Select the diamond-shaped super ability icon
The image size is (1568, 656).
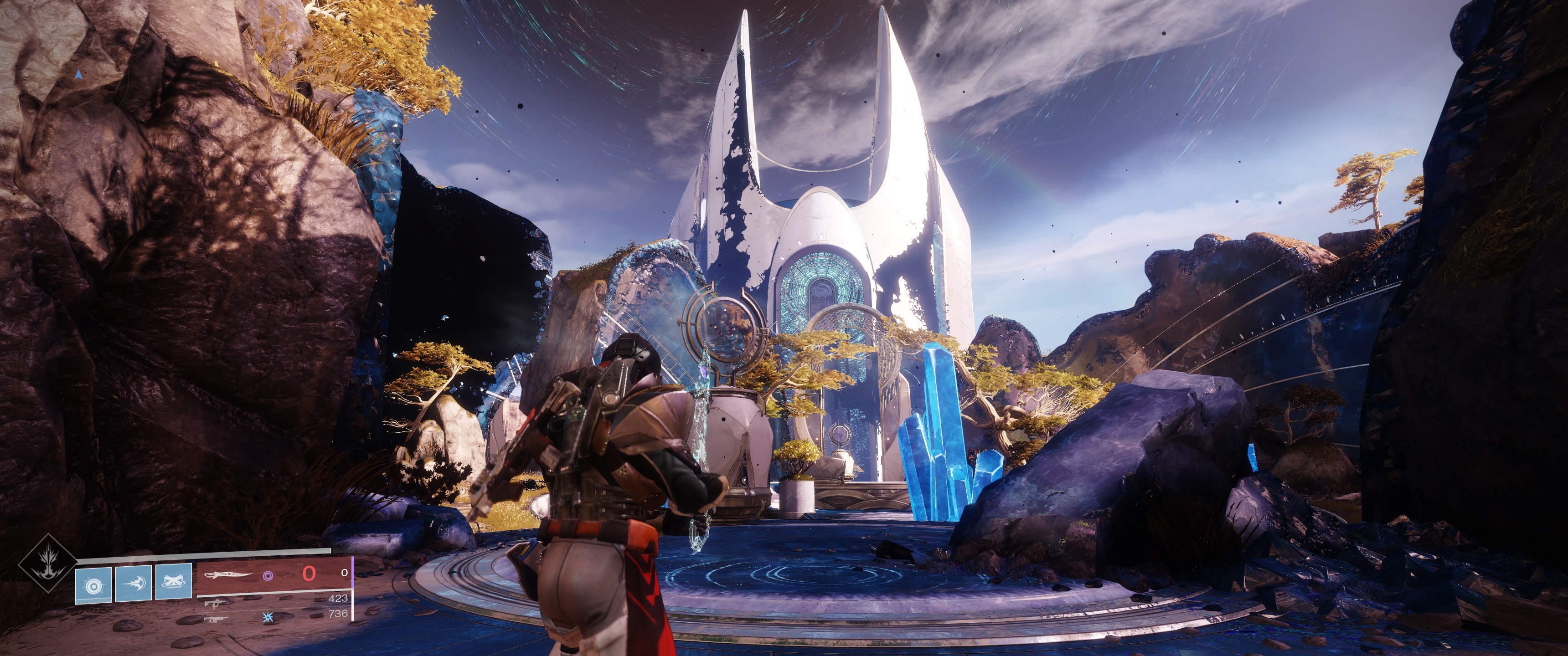pos(47,563)
